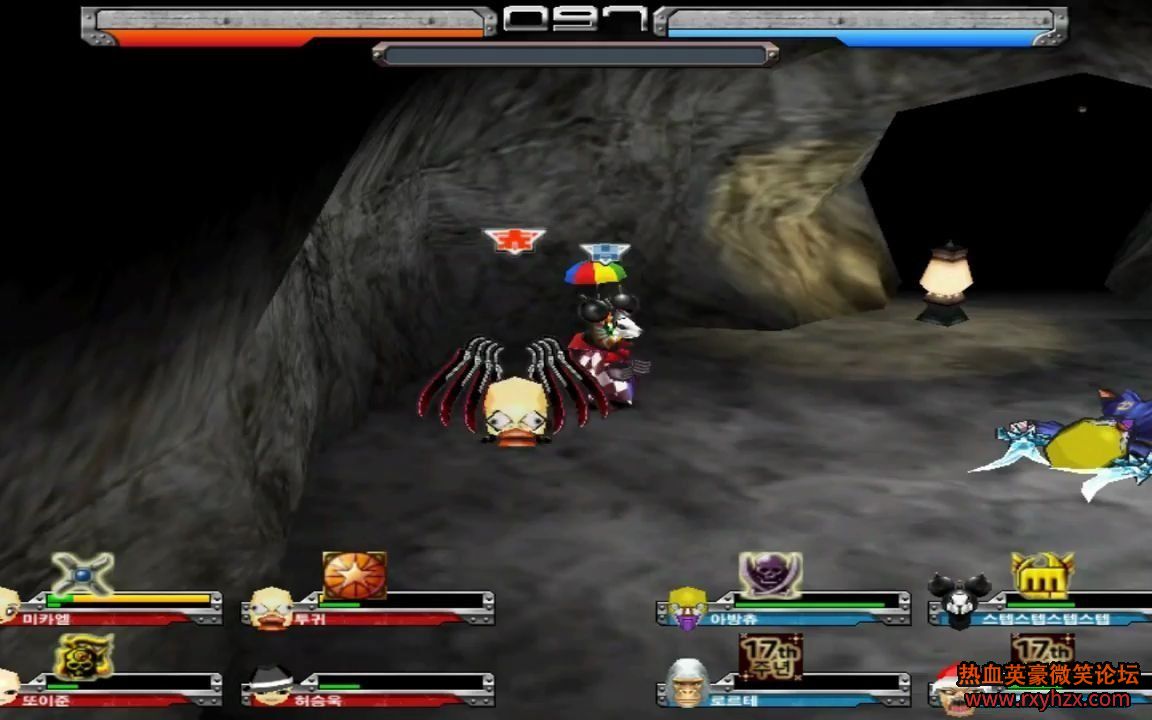The image size is (1152, 720).
Task: Select the duck-faced 투귀 player portrait
Action: [x=270, y=606]
